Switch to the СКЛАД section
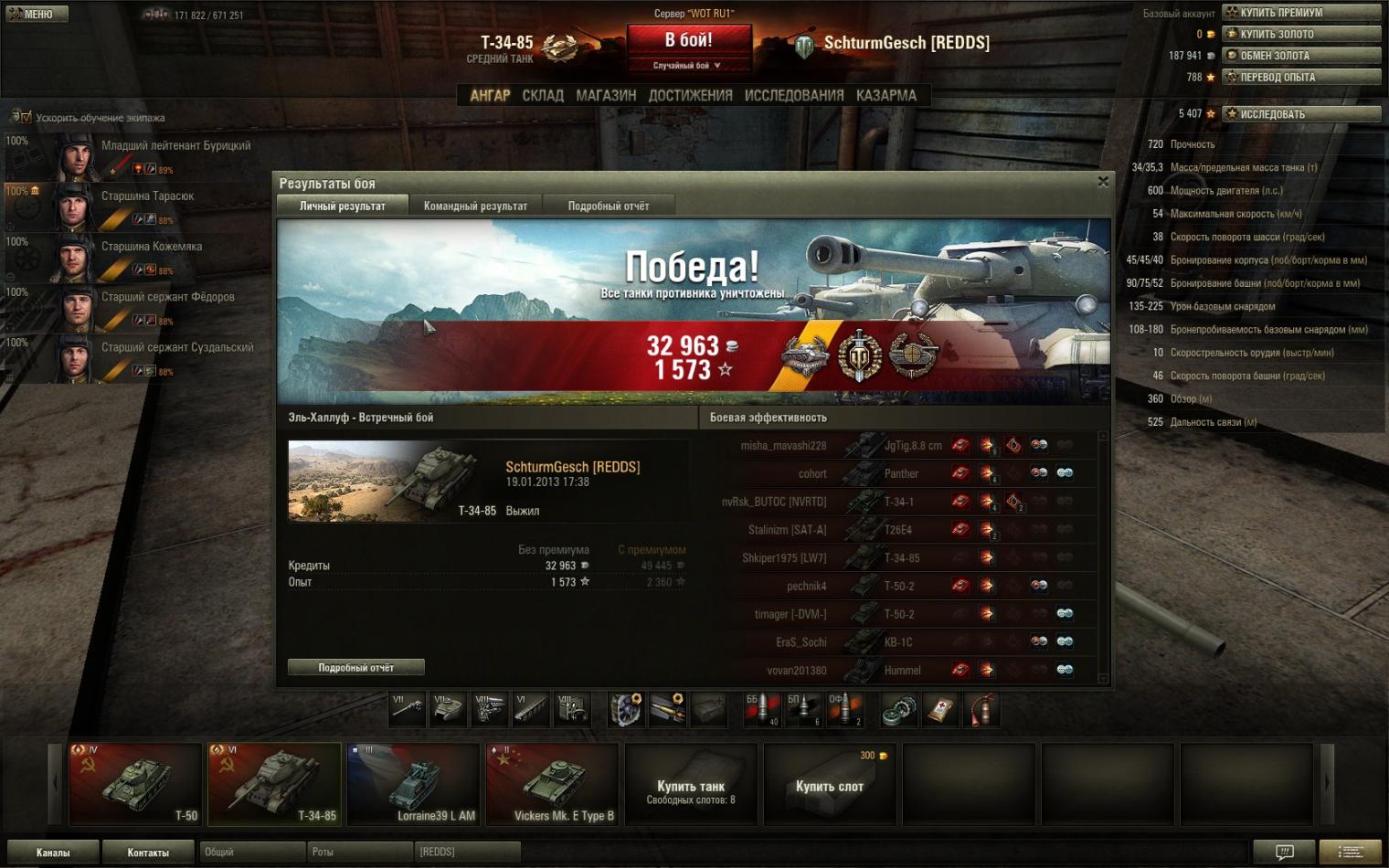 pyautogui.click(x=543, y=95)
